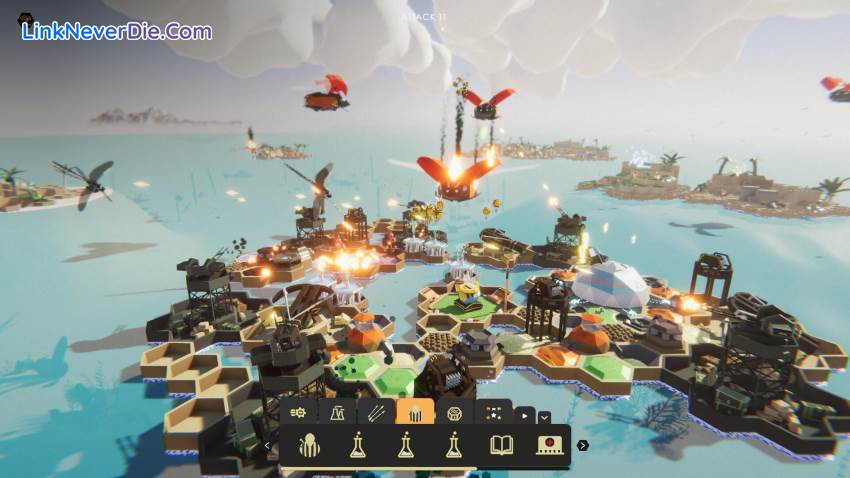Select the missiles category tab

coord(376,412)
